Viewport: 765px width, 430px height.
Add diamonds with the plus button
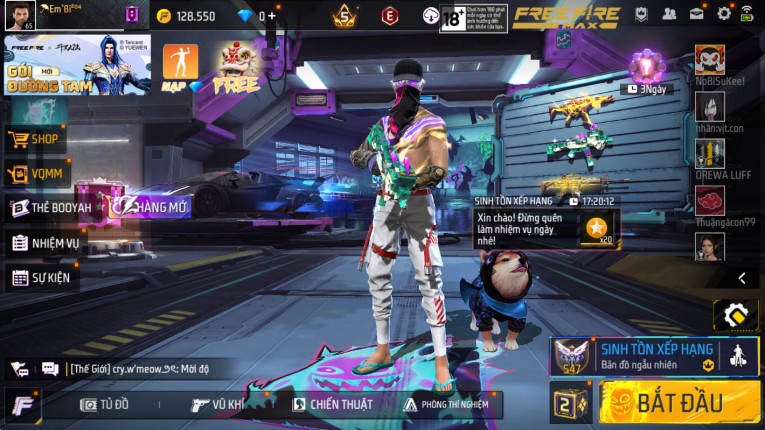click(271, 16)
